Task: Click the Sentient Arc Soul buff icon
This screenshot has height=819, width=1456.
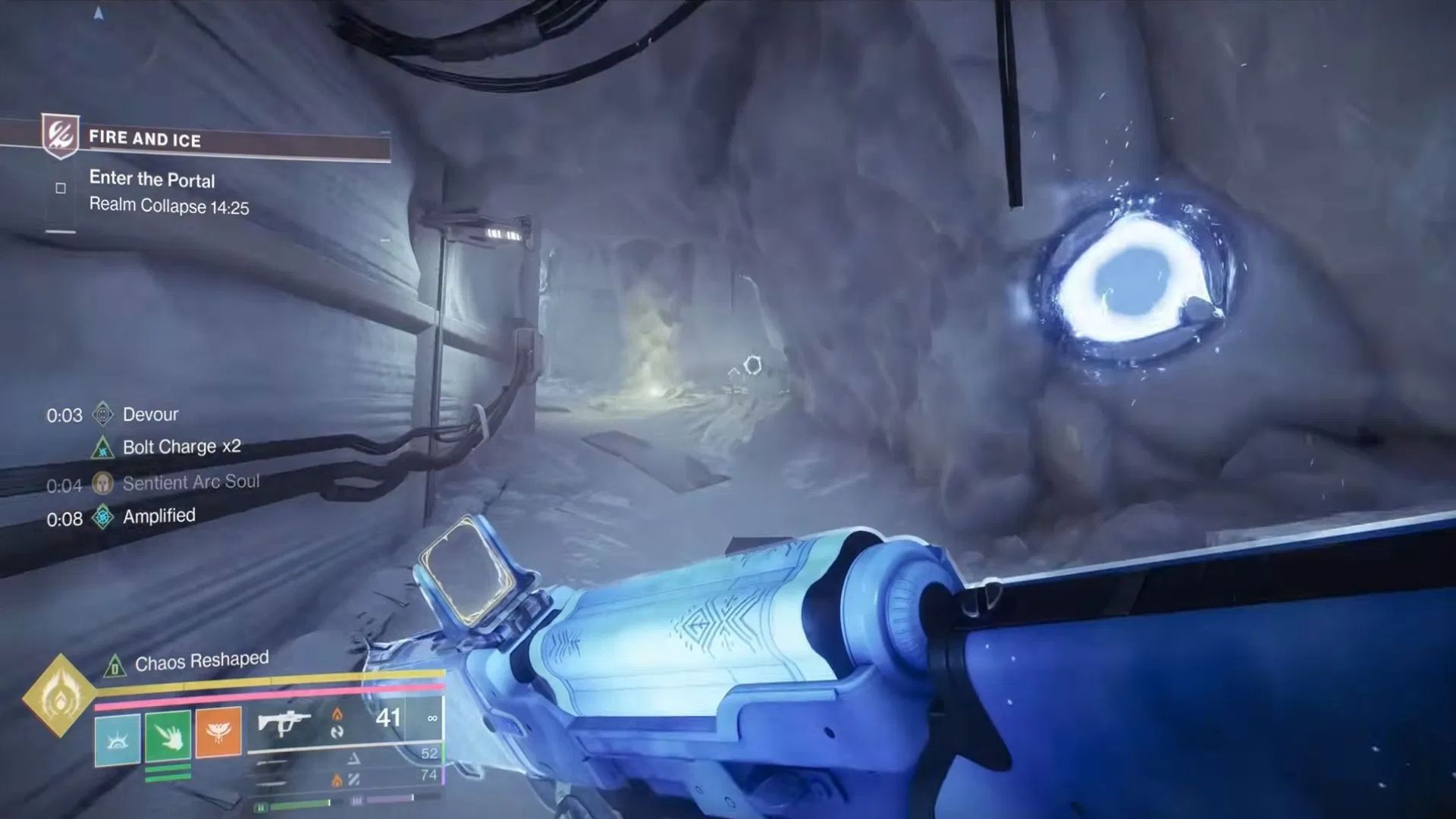Action: [102, 483]
